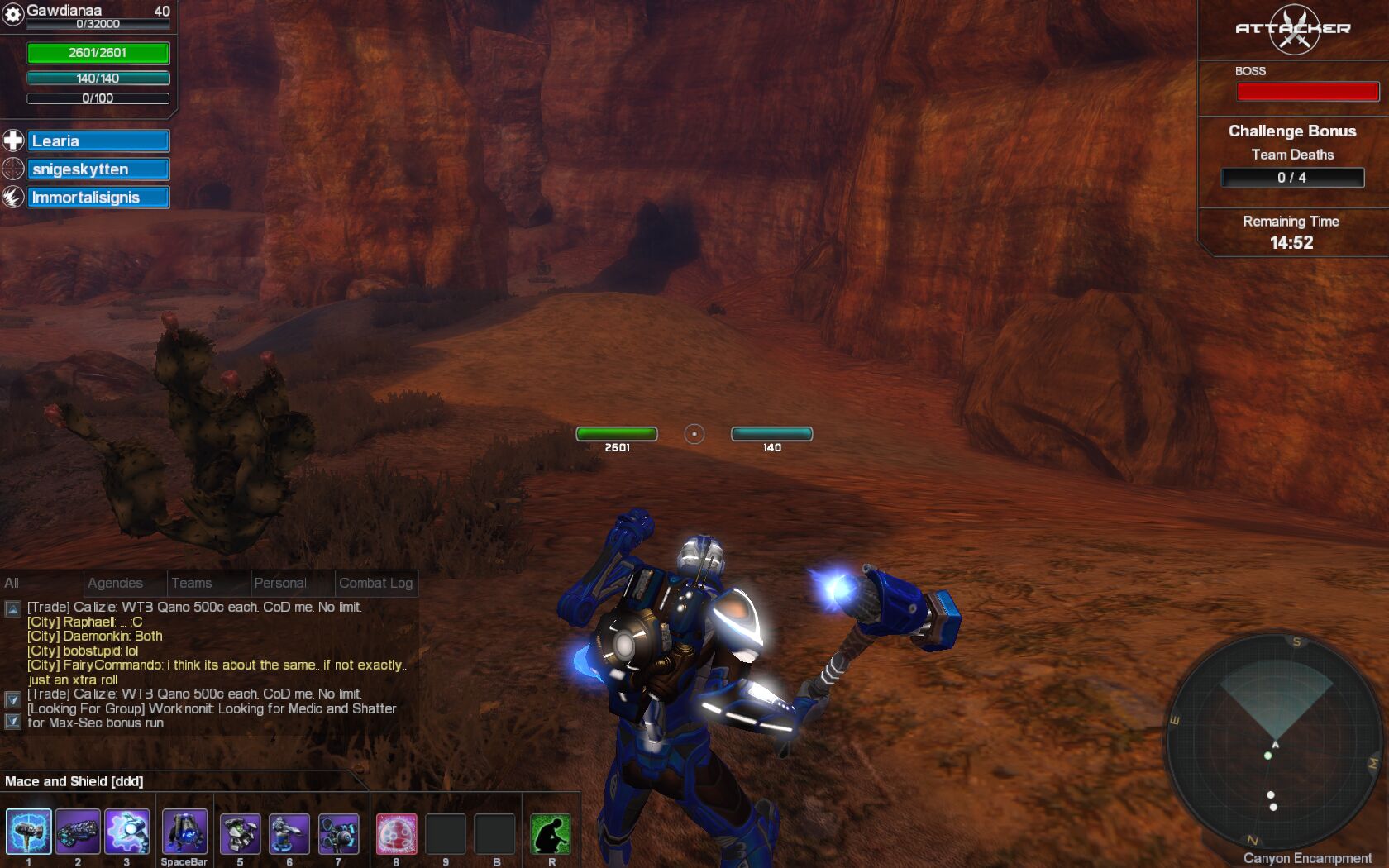Activate the mace ability in slot 1

(x=28, y=832)
